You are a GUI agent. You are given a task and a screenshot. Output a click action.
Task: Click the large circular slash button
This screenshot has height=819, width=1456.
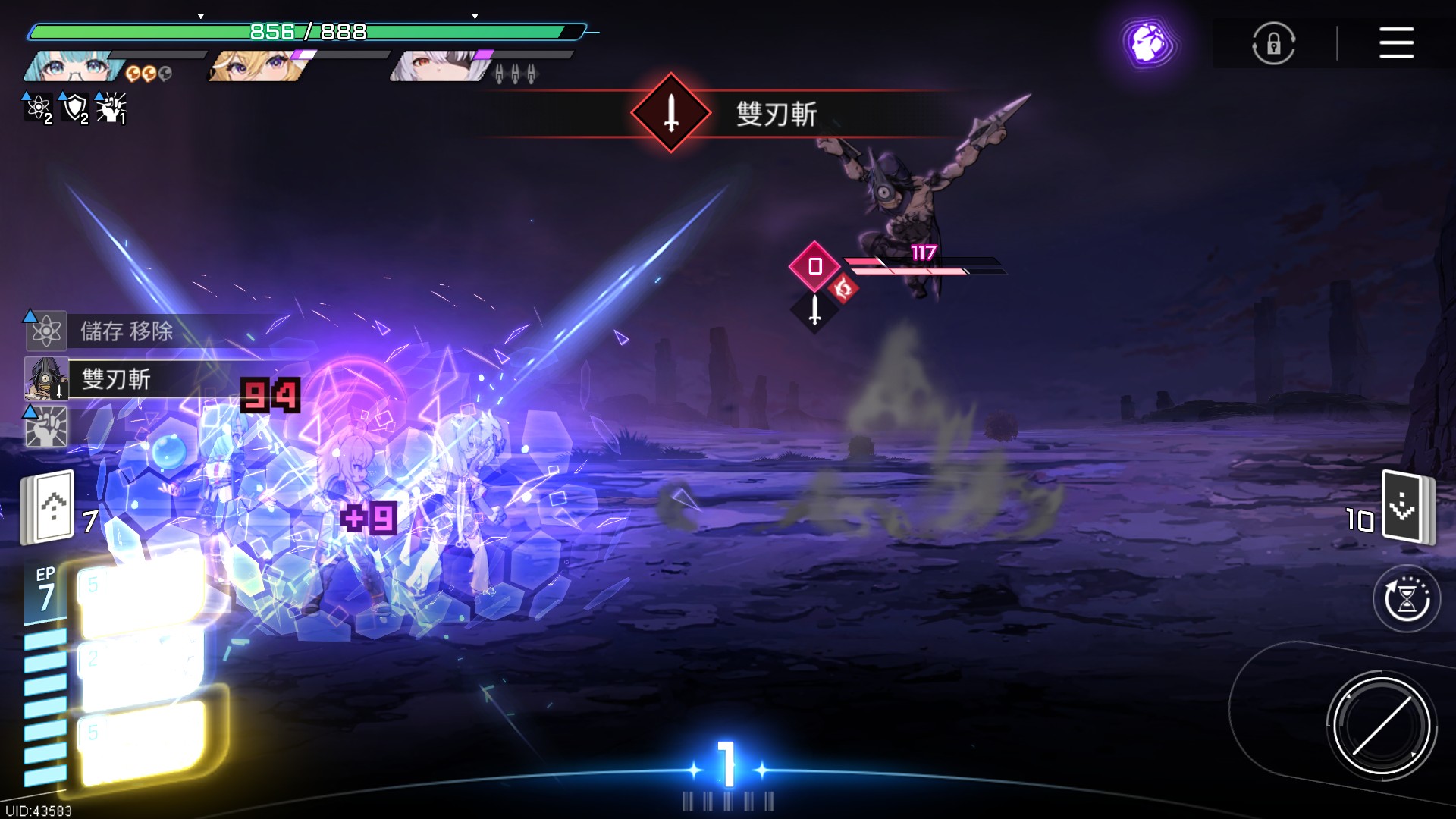coord(1381,726)
